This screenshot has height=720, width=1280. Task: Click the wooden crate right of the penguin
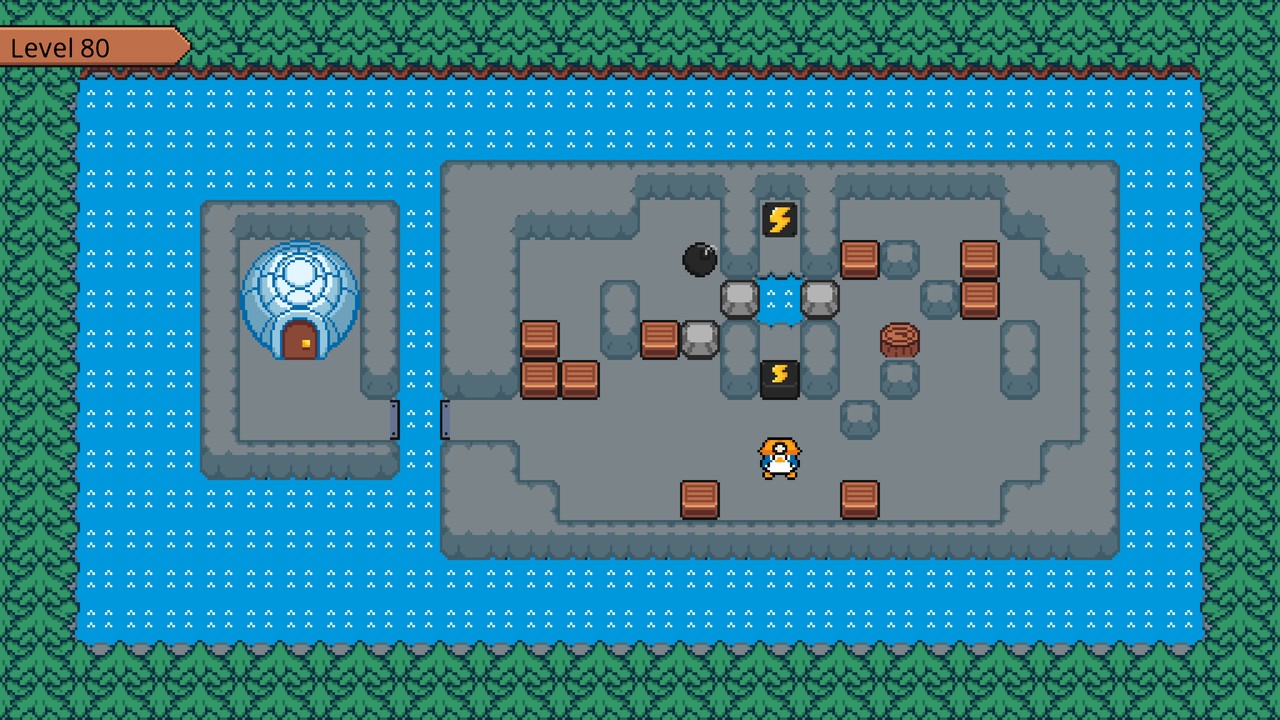click(x=860, y=498)
